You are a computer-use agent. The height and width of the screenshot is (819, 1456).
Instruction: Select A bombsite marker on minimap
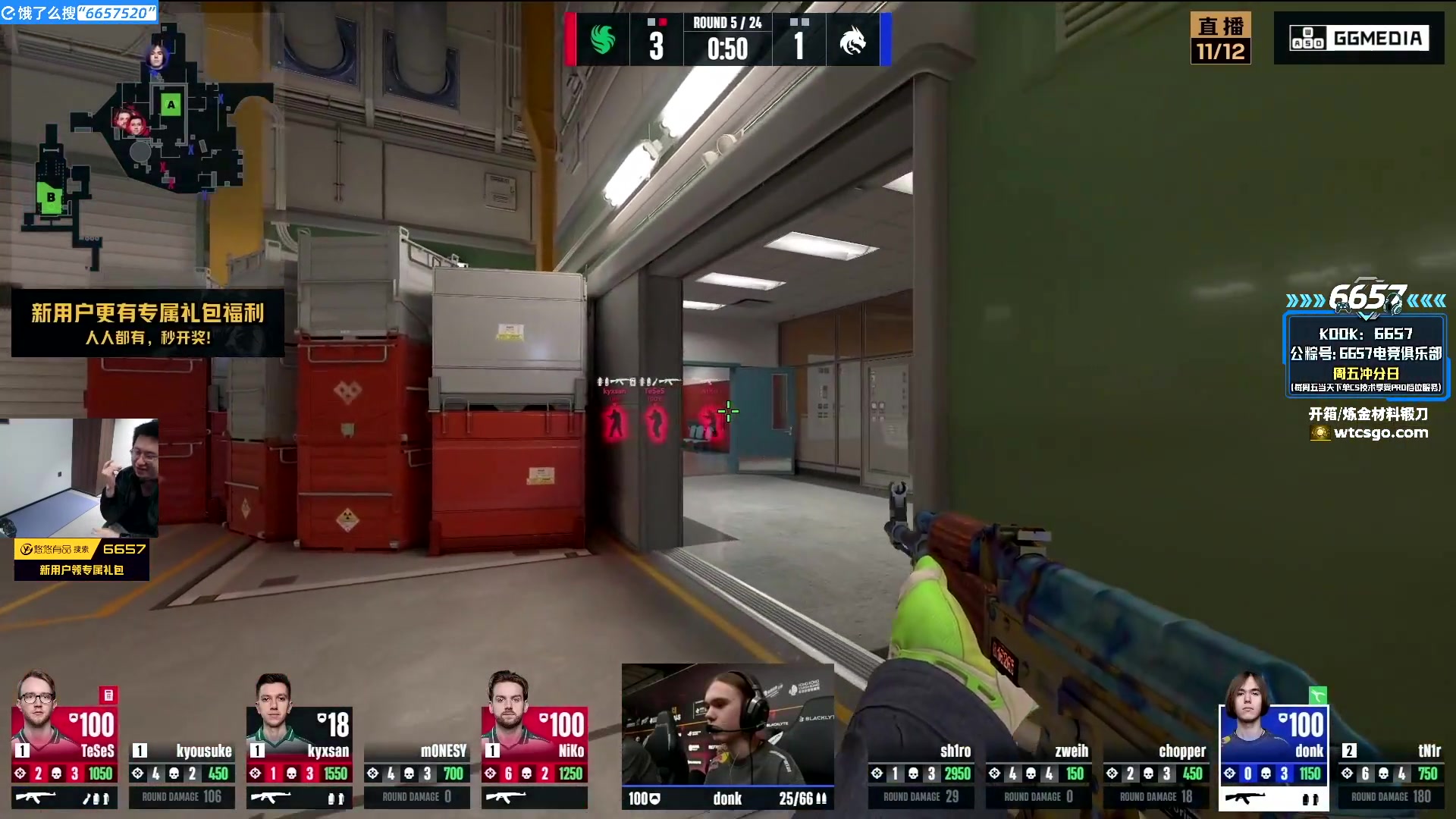171,105
